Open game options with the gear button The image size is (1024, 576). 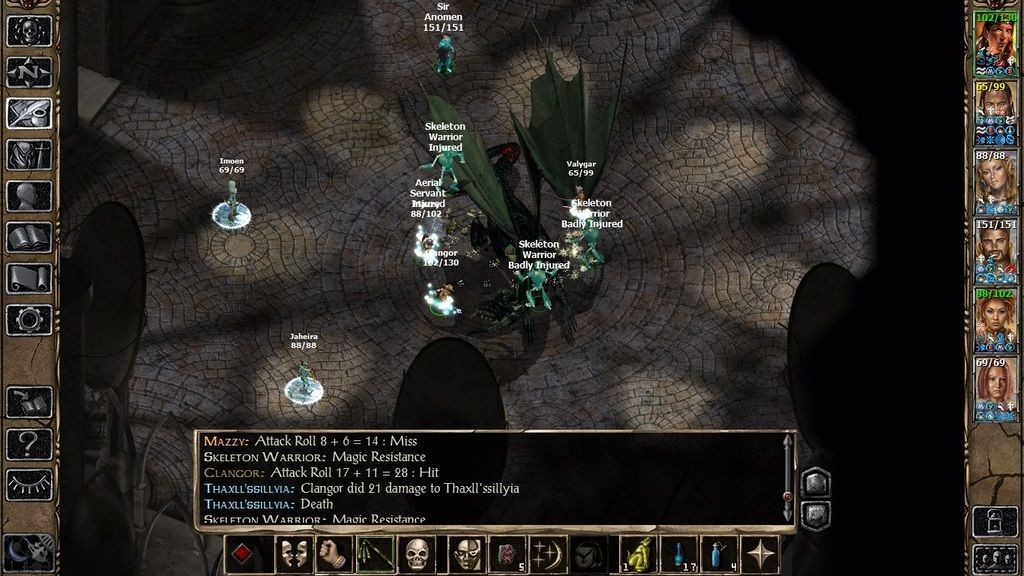29,320
